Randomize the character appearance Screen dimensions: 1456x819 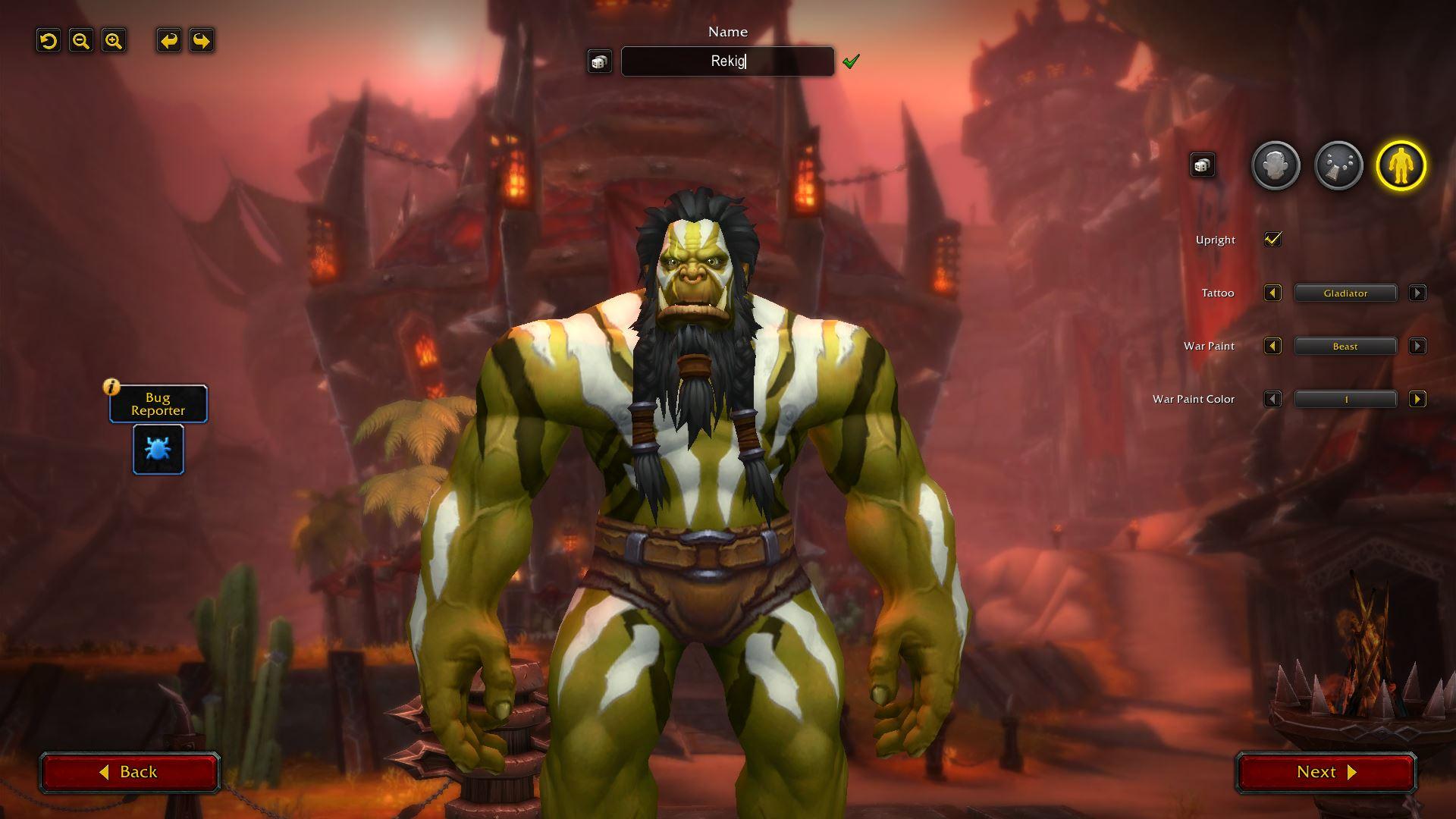point(1202,165)
